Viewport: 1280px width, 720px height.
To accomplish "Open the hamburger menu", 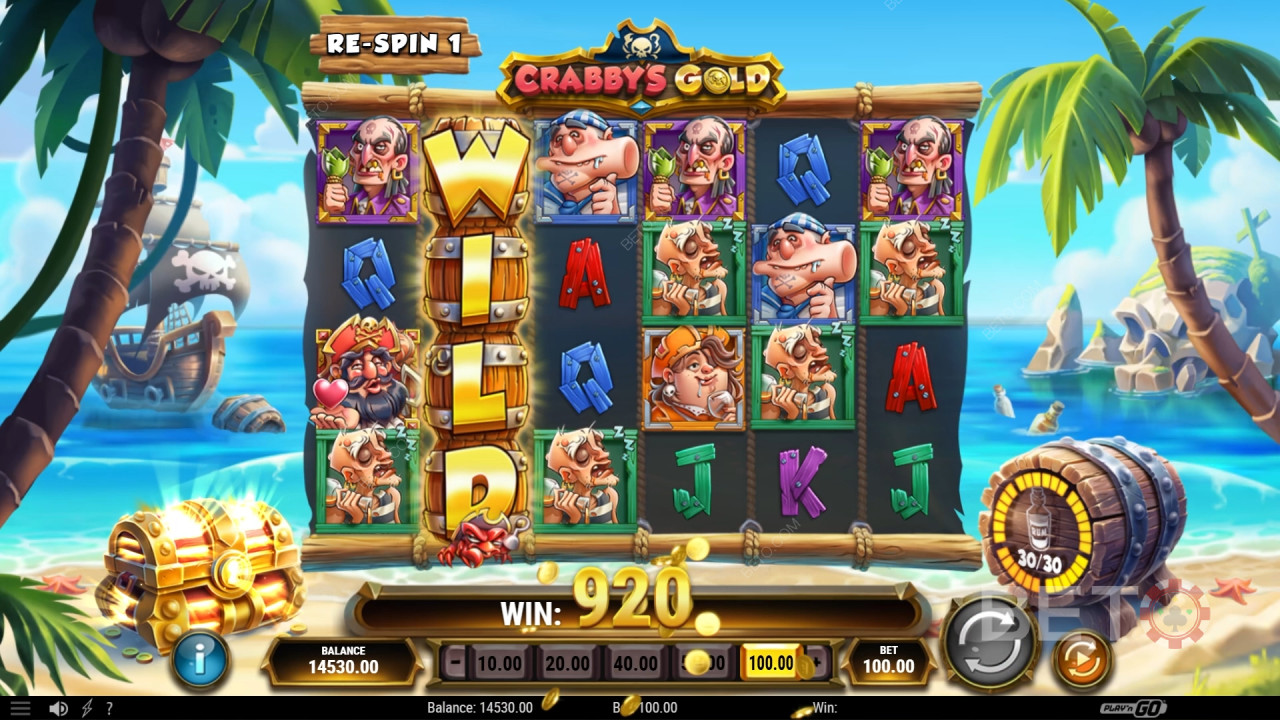I will [19, 708].
